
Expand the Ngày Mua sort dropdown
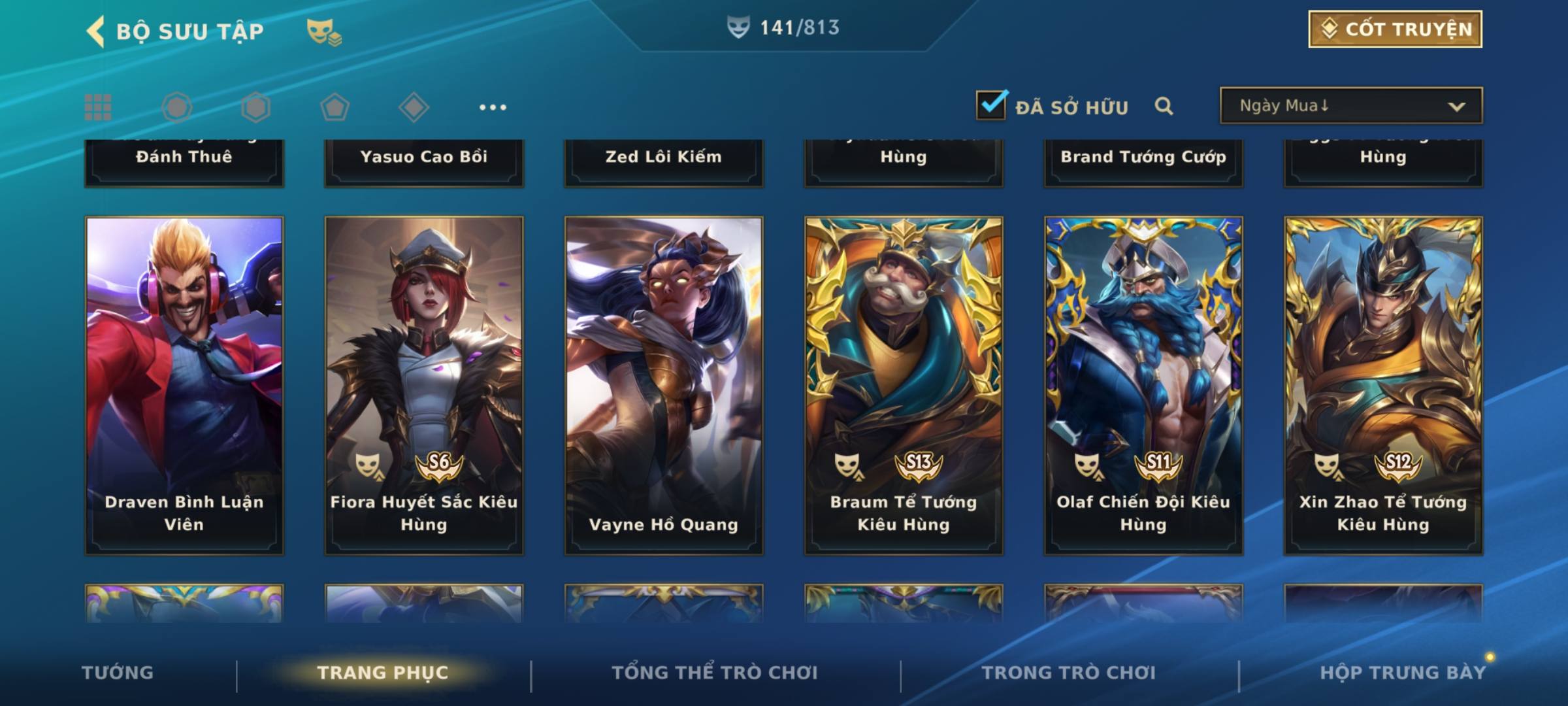click(1351, 106)
